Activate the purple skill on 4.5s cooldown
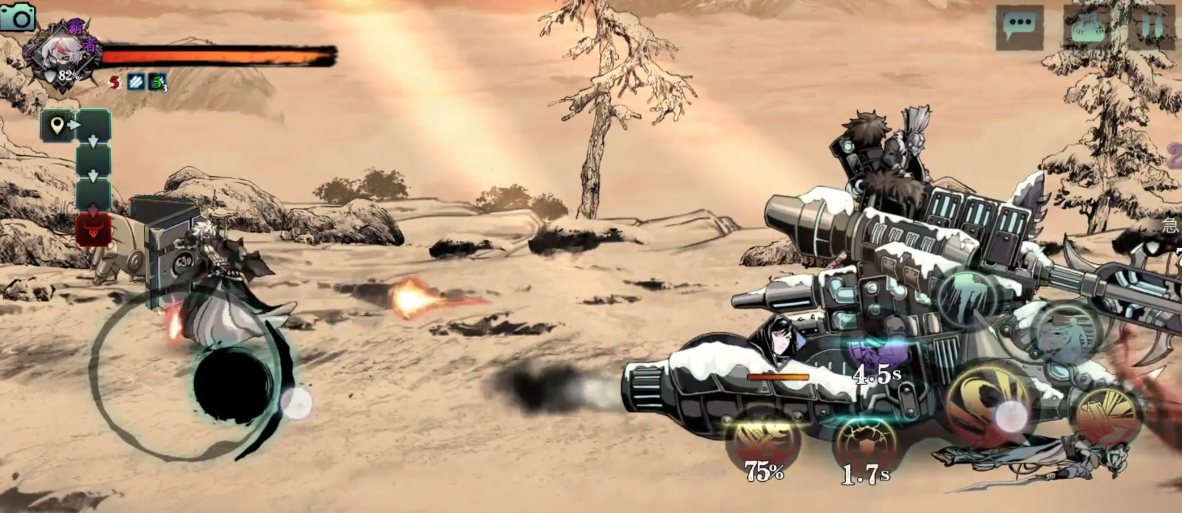Image resolution: width=1182 pixels, height=513 pixels. click(x=876, y=354)
